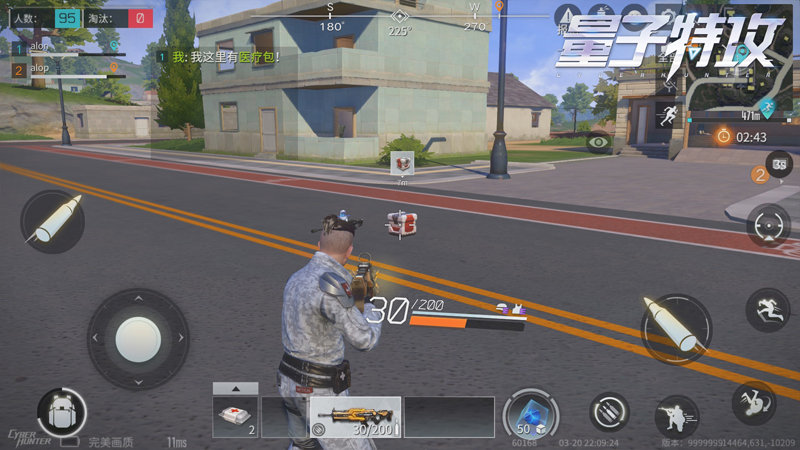Image resolution: width=800 pixels, height=450 pixels.
Task: Expand the healing items list arrow
Action: click(x=235, y=388)
